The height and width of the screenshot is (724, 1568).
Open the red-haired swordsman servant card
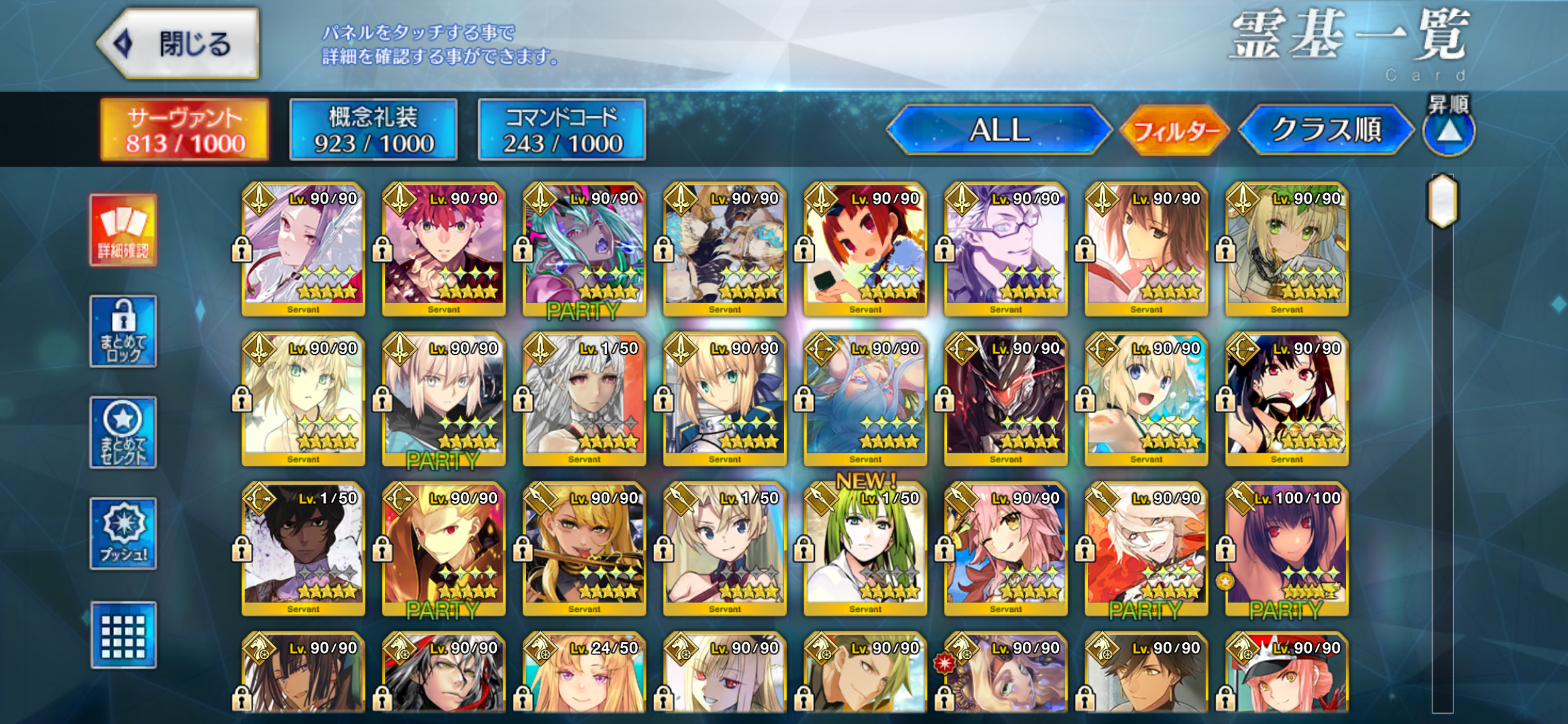coord(443,249)
